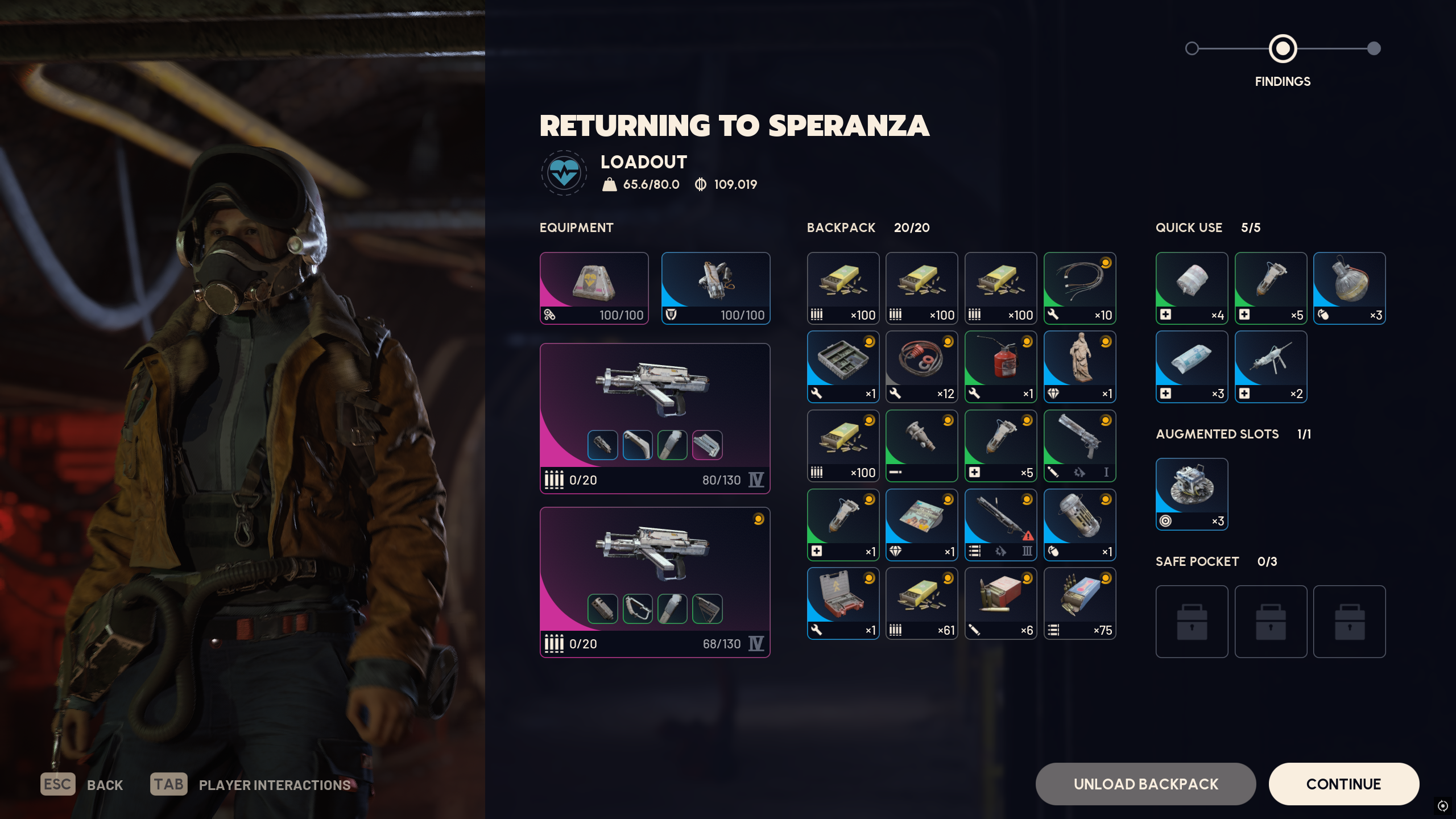Viewport: 1456px width, 819px height.
Task: Select the red toolbox item
Action: coord(843,603)
